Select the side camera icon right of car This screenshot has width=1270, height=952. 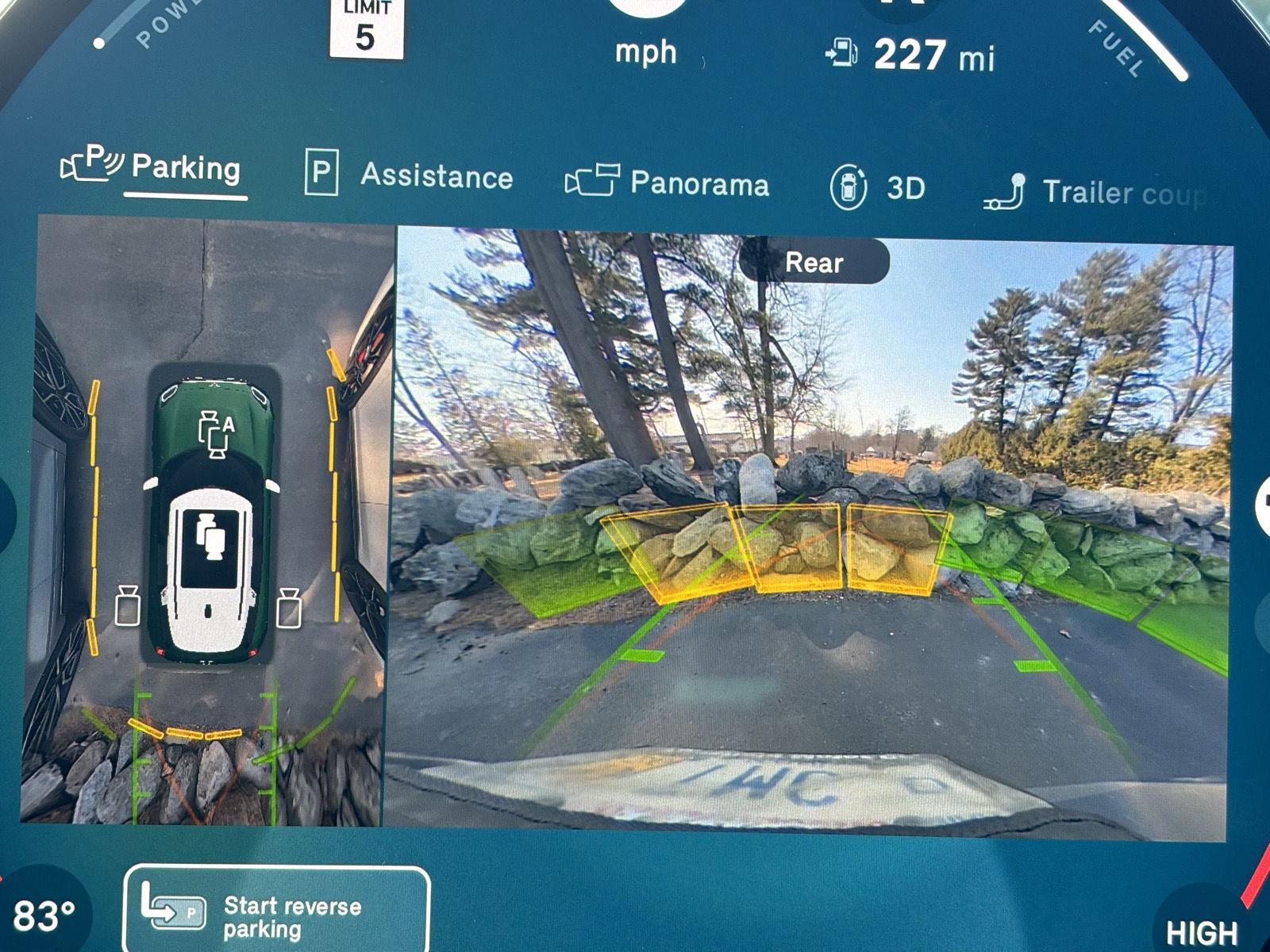[x=289, y=608]
